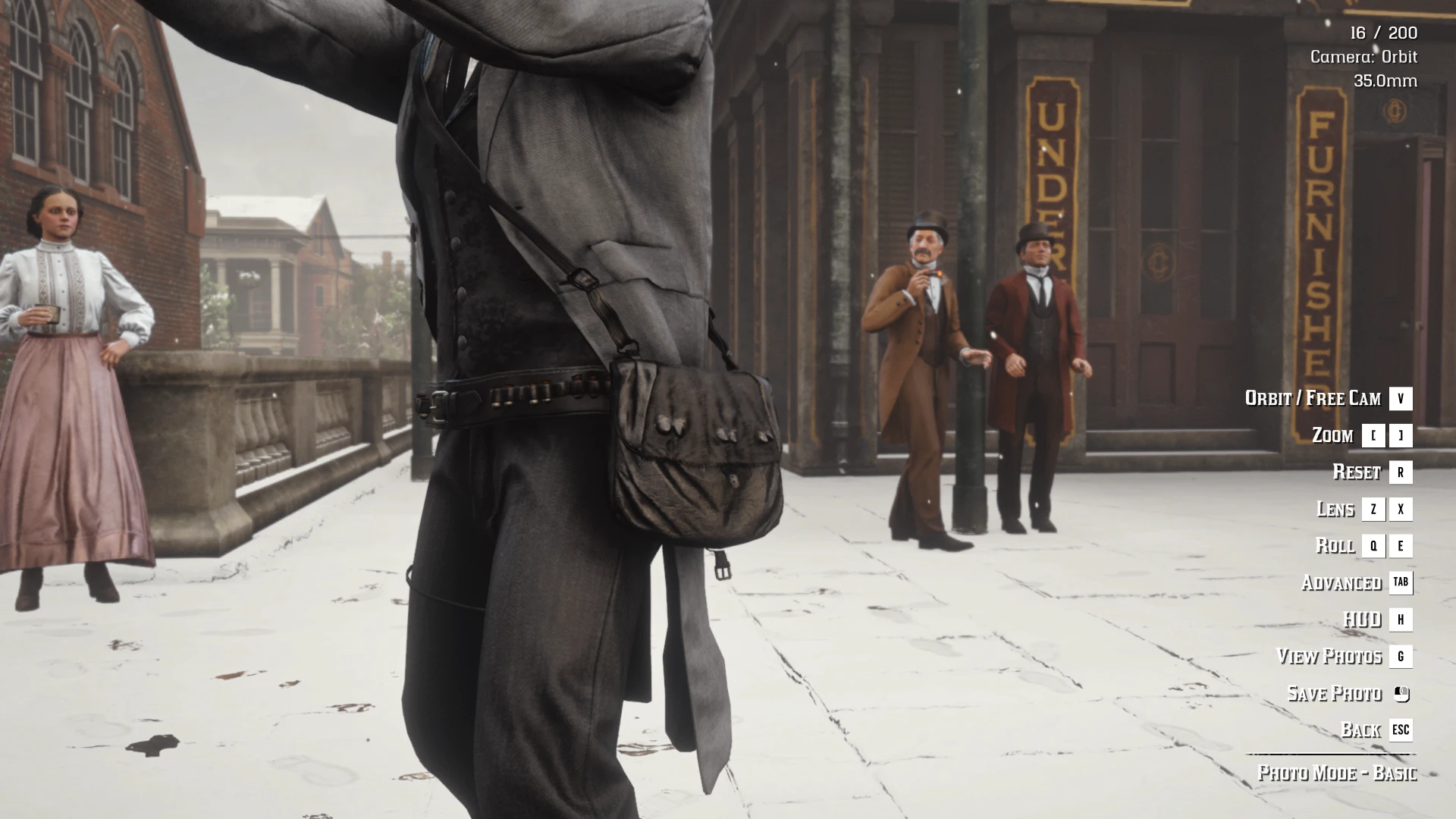Select the G key badge for View Photos
1456x819 pixels.
pyautogui.click(x=1401, y=657)
